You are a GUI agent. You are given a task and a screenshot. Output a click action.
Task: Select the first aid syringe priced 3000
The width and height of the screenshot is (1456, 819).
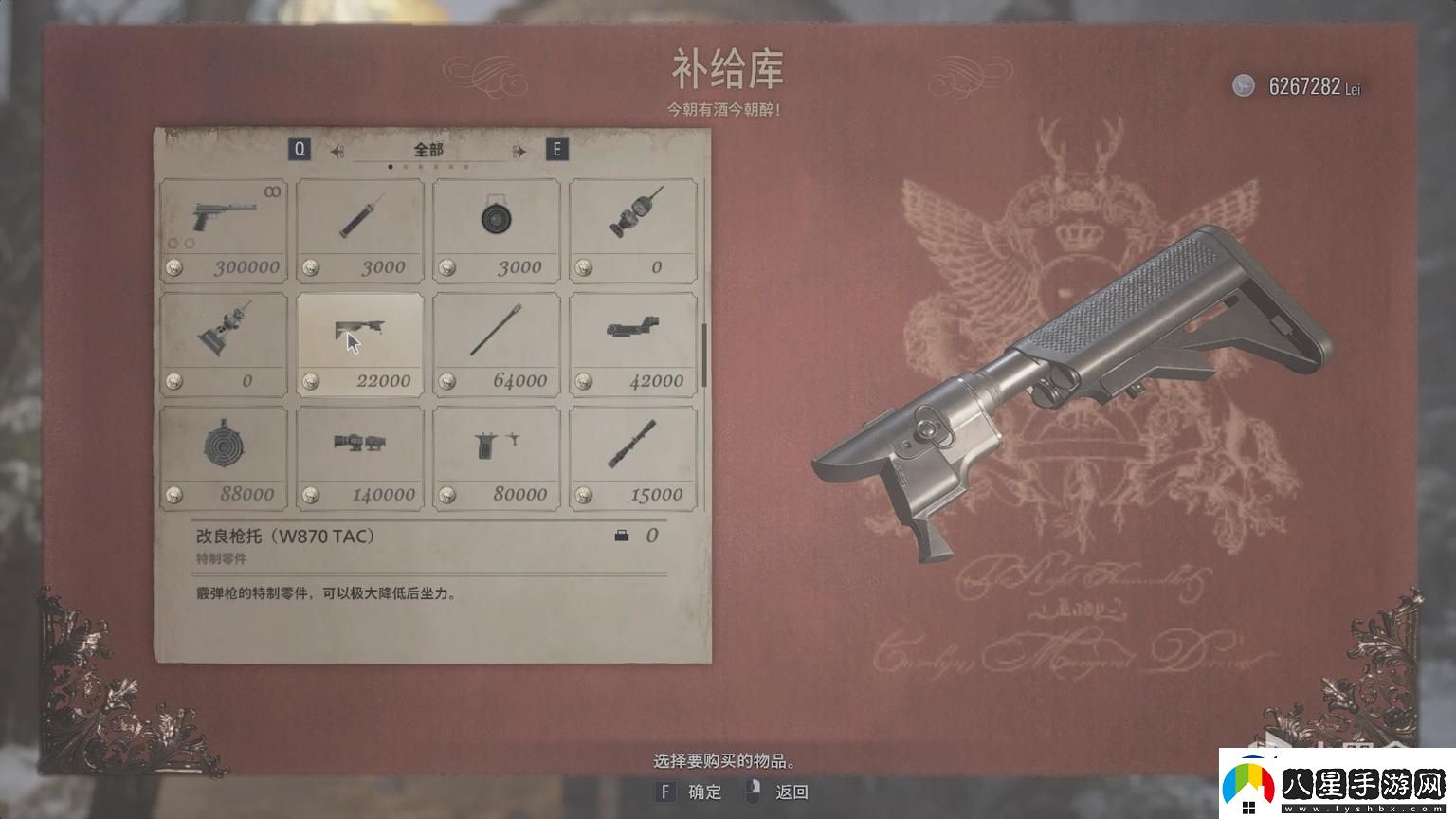359,227
